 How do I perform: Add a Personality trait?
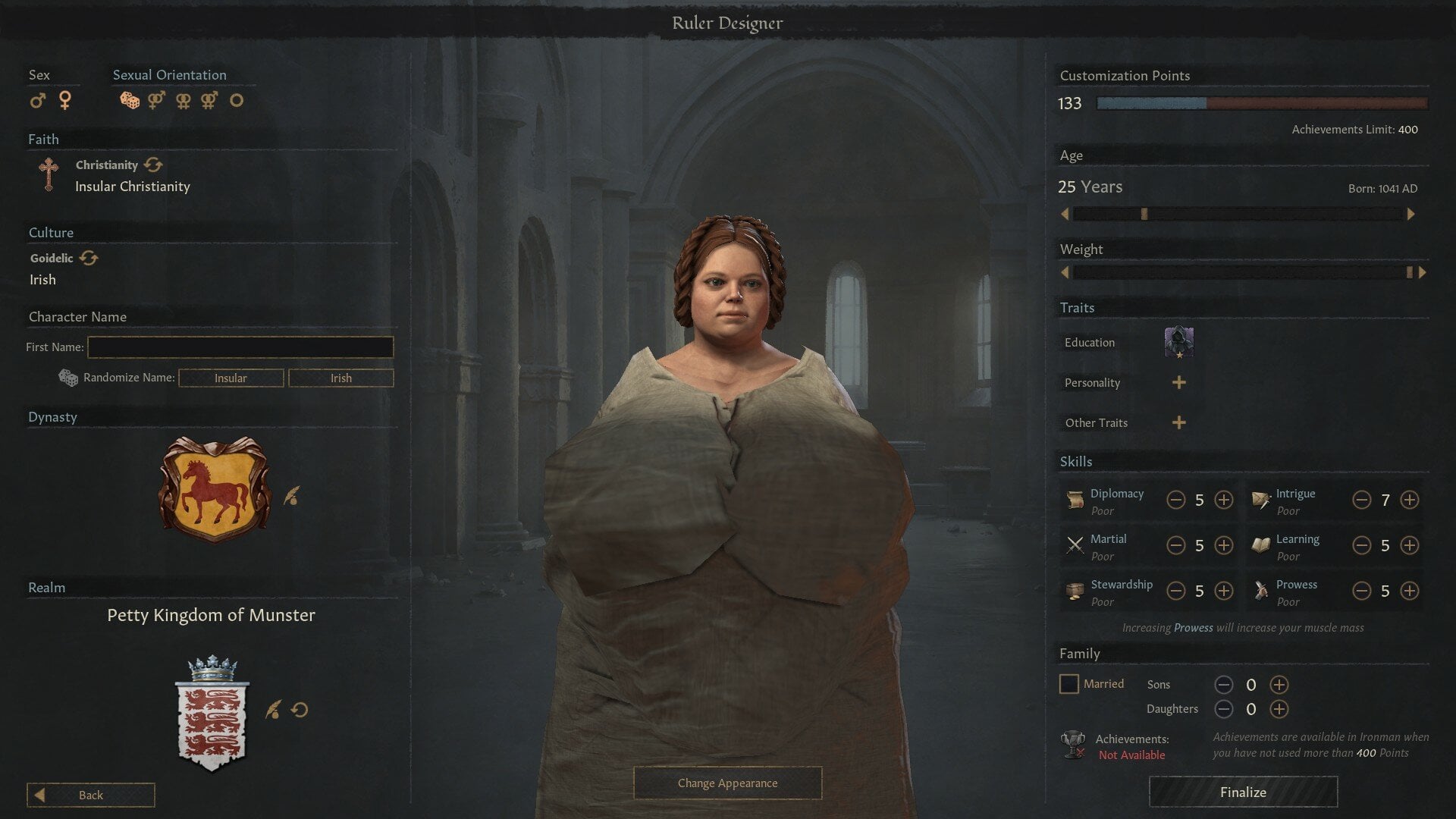pyautogui.click(x=1178, y=382)
